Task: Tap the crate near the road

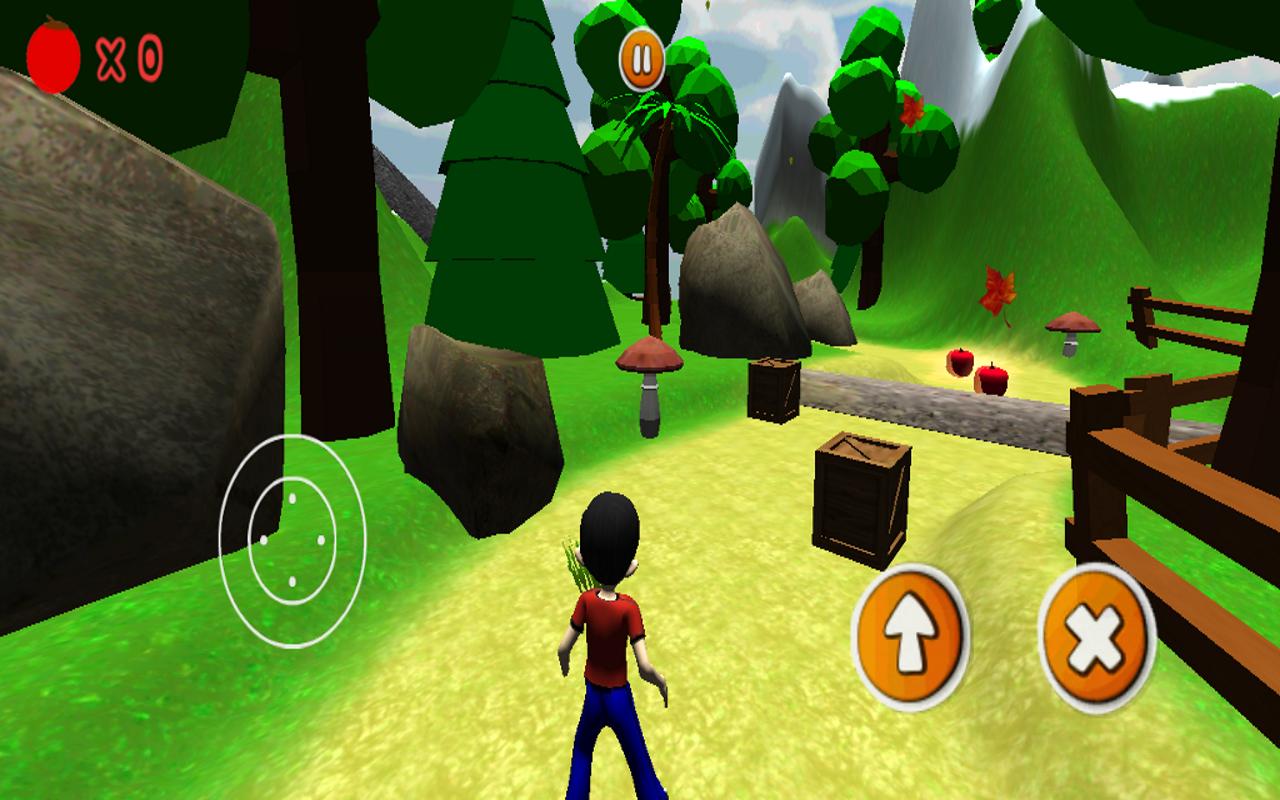Action: click(772, 390)
